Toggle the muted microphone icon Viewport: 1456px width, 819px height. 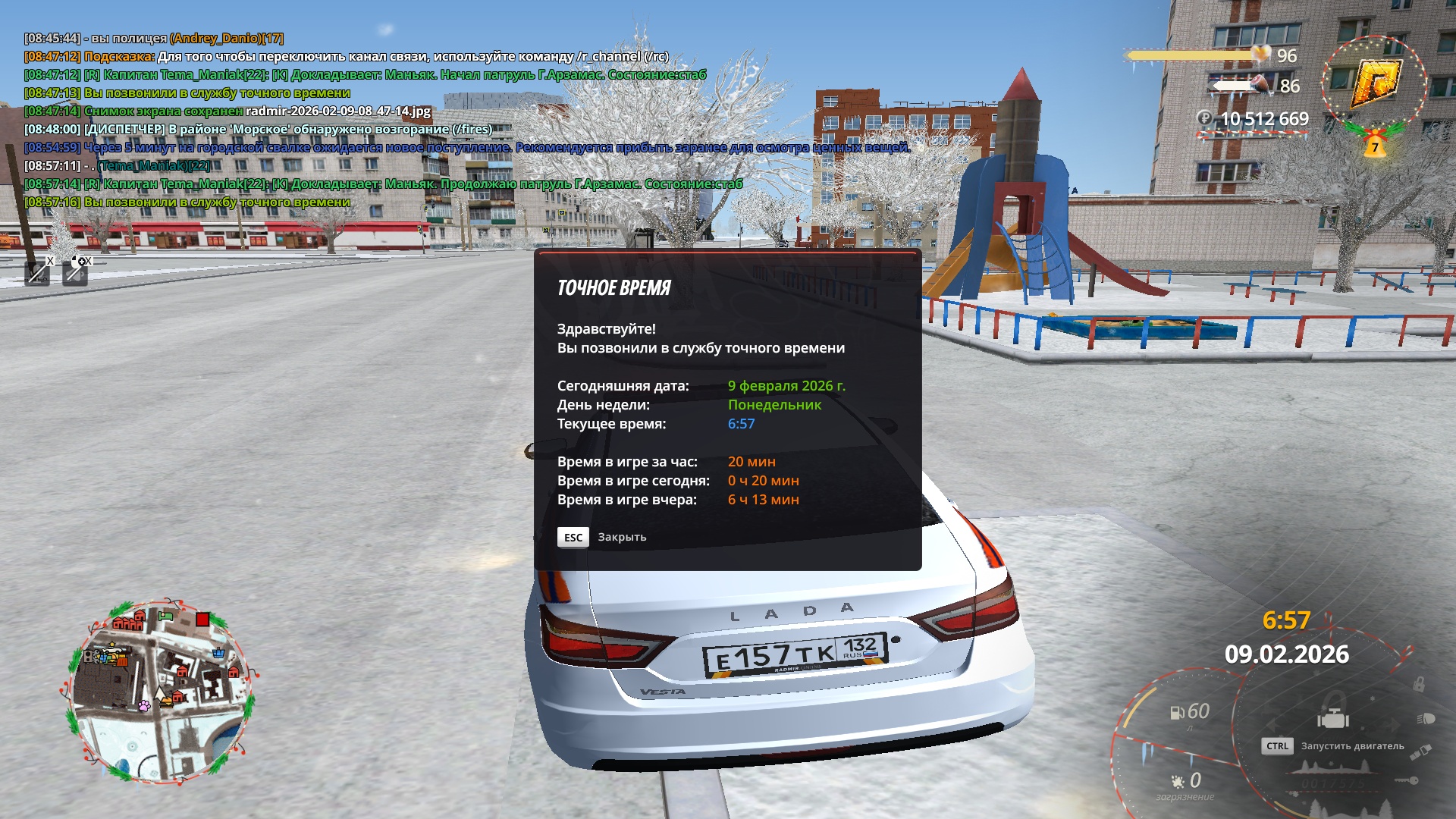(x=38, y=272)
